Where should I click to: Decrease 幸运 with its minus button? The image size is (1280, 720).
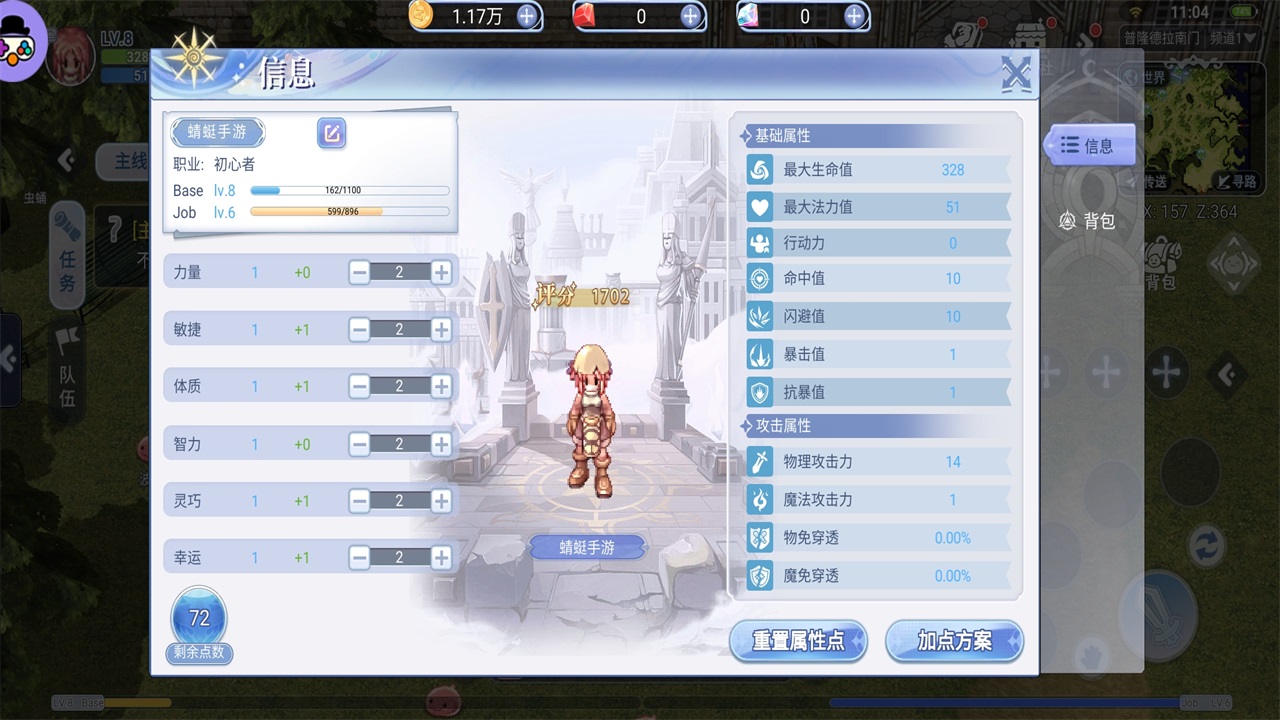pos(360,557)
